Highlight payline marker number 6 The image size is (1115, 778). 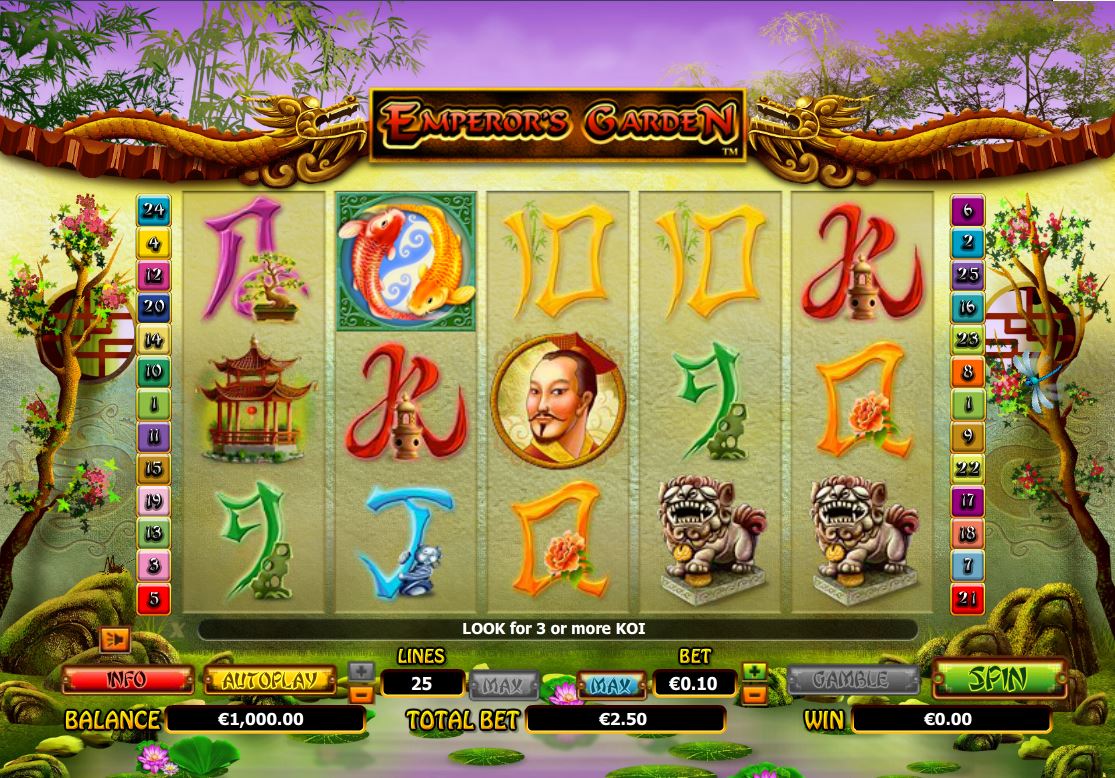click(967, 210)
